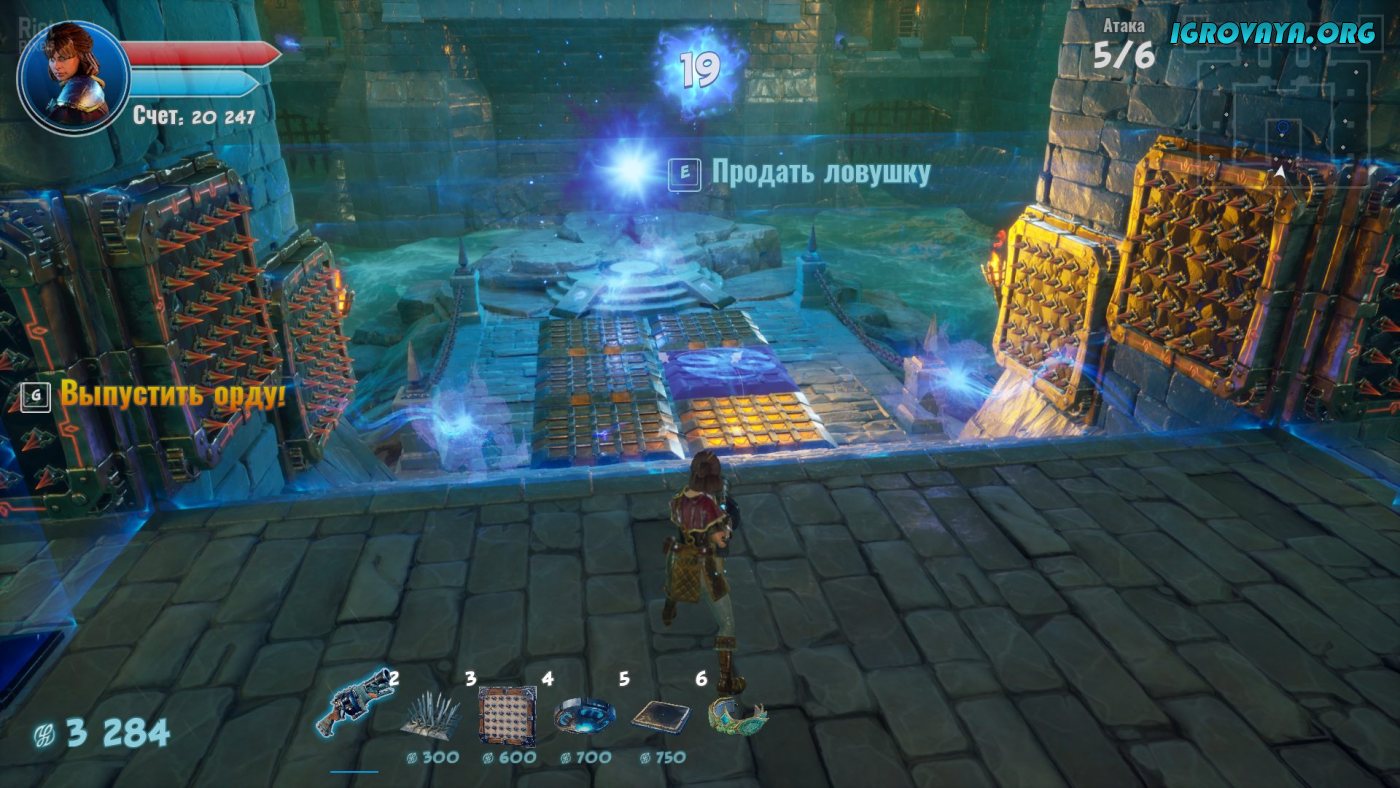Equip the green bracelet trinket slot
Image resolution: width=1400 pixels, height=788 pixels.
[737, 715]
